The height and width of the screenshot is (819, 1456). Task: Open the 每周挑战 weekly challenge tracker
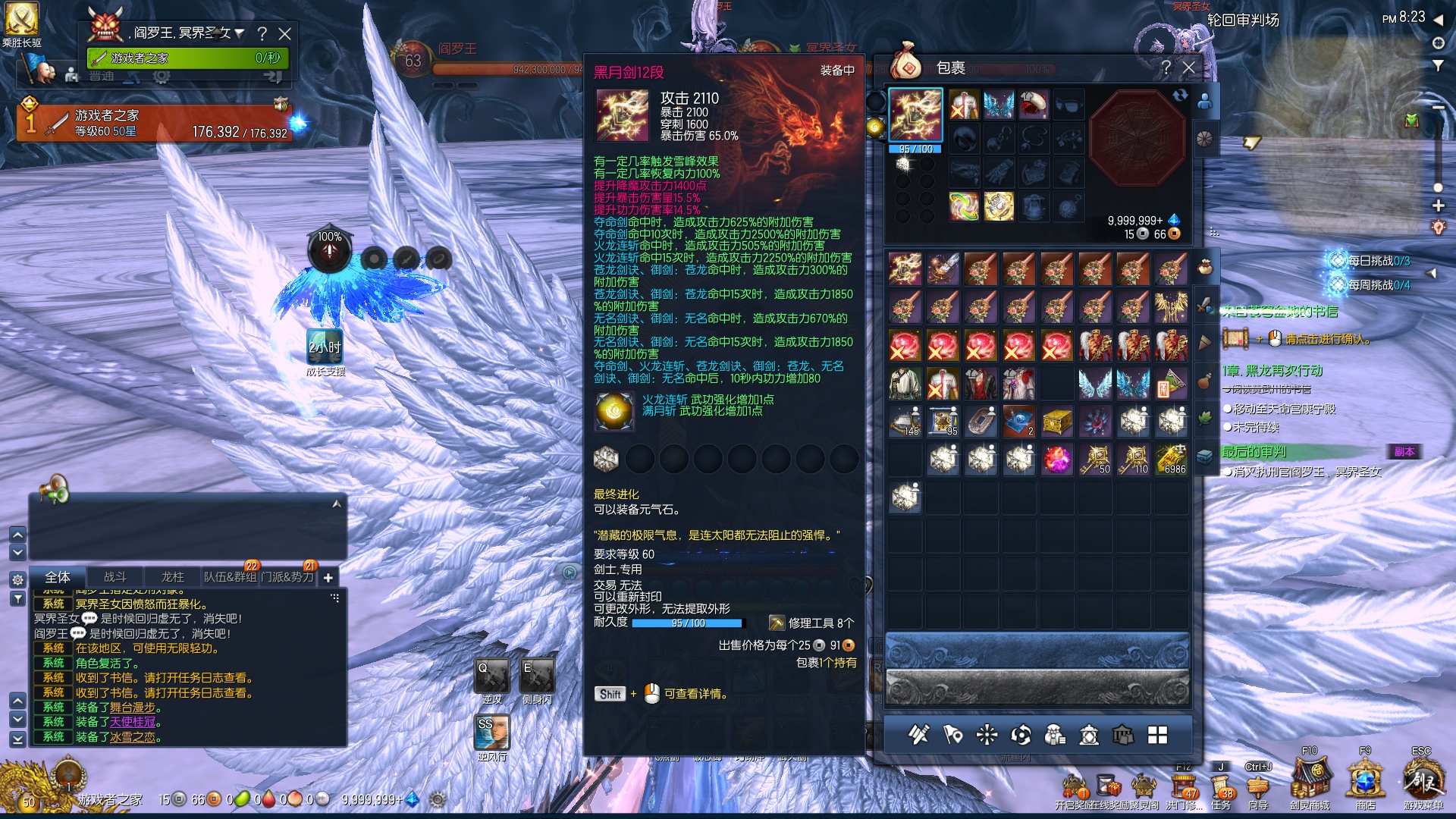pos(1371,285)
